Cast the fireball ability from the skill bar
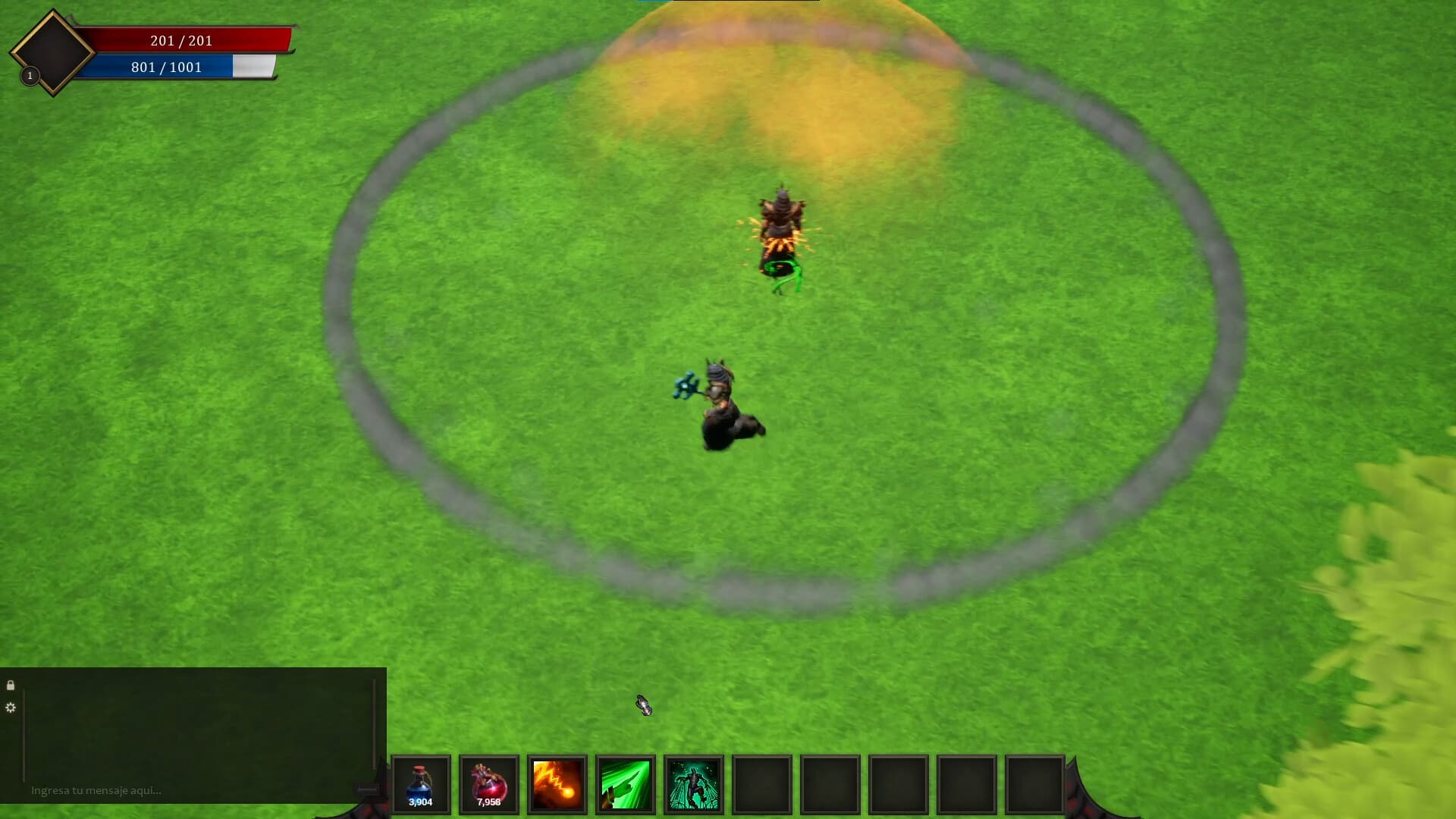Image resolution: width=1456 pixels, height=819 pixels. point(557,784)
